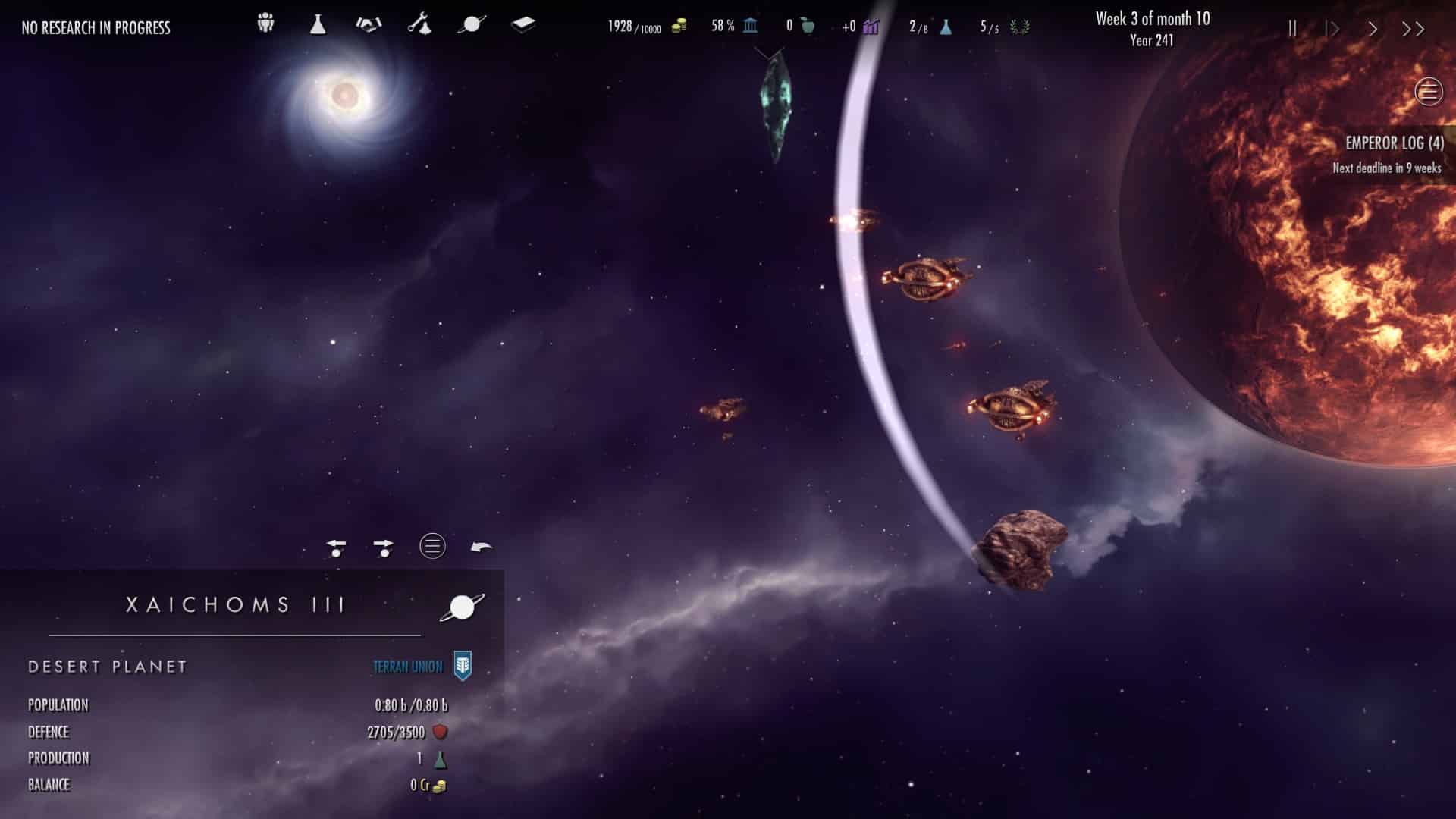Click the Terran Union shield emblem
The height and width of the screenshot is (819, 1456).
coord(463,666)
